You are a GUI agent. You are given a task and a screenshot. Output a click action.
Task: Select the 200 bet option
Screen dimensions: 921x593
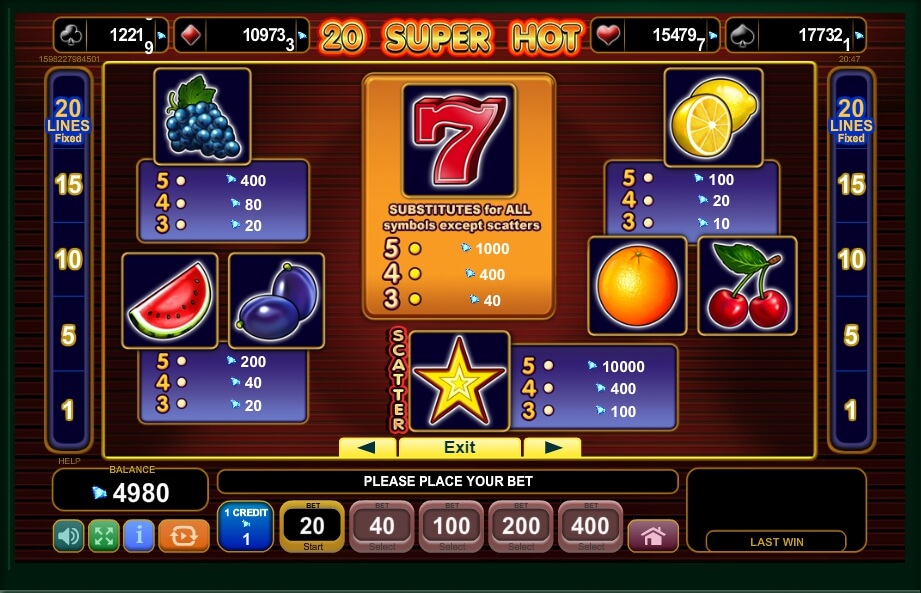point(521,526)
